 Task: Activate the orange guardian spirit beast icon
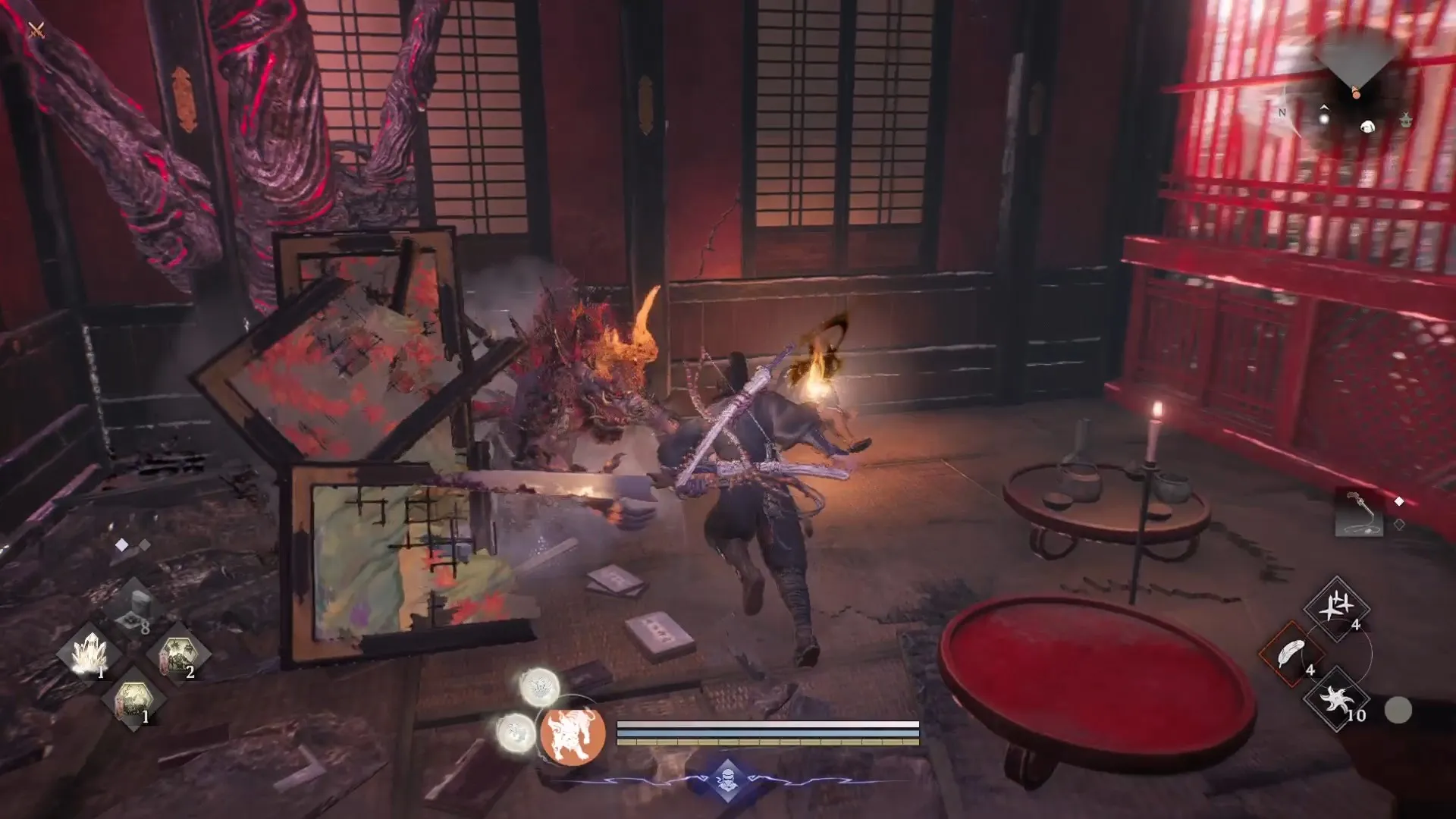pos(573,733)
